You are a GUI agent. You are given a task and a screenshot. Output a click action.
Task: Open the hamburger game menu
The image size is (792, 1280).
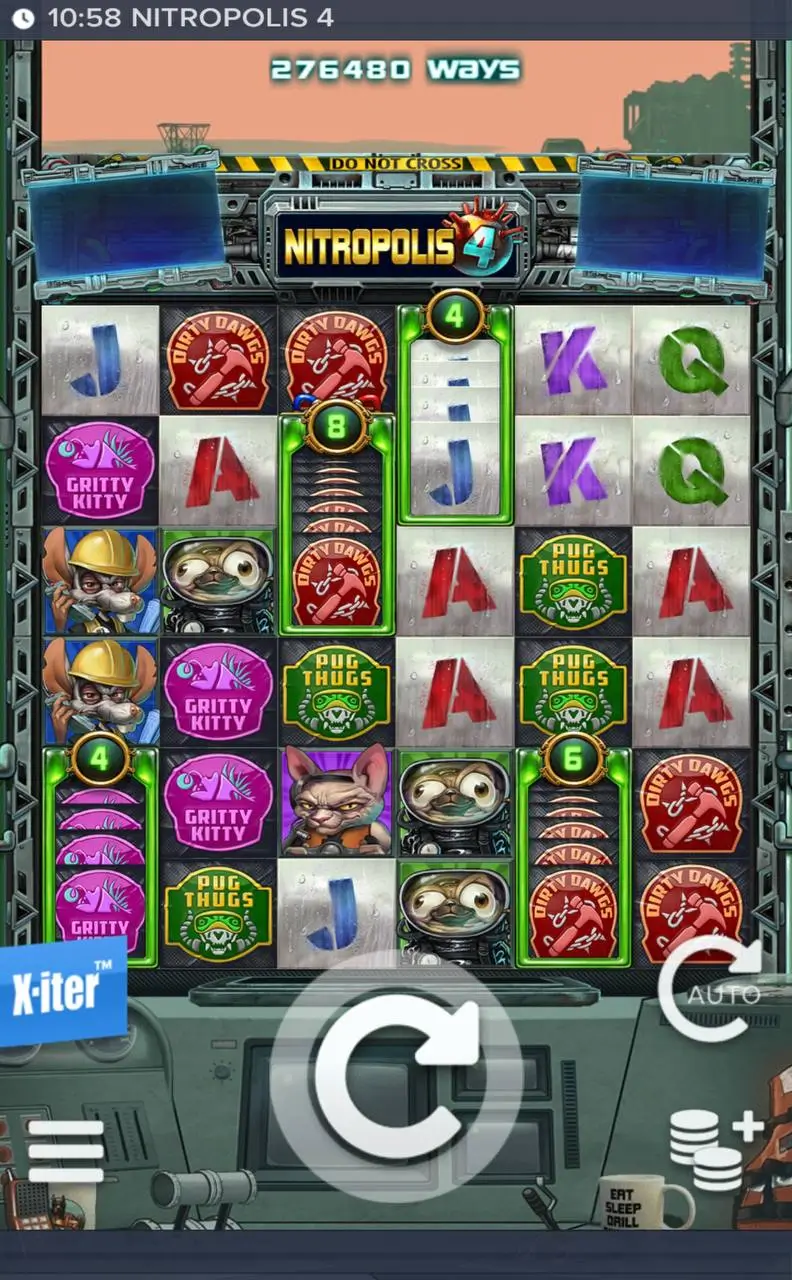(66, 1151)
